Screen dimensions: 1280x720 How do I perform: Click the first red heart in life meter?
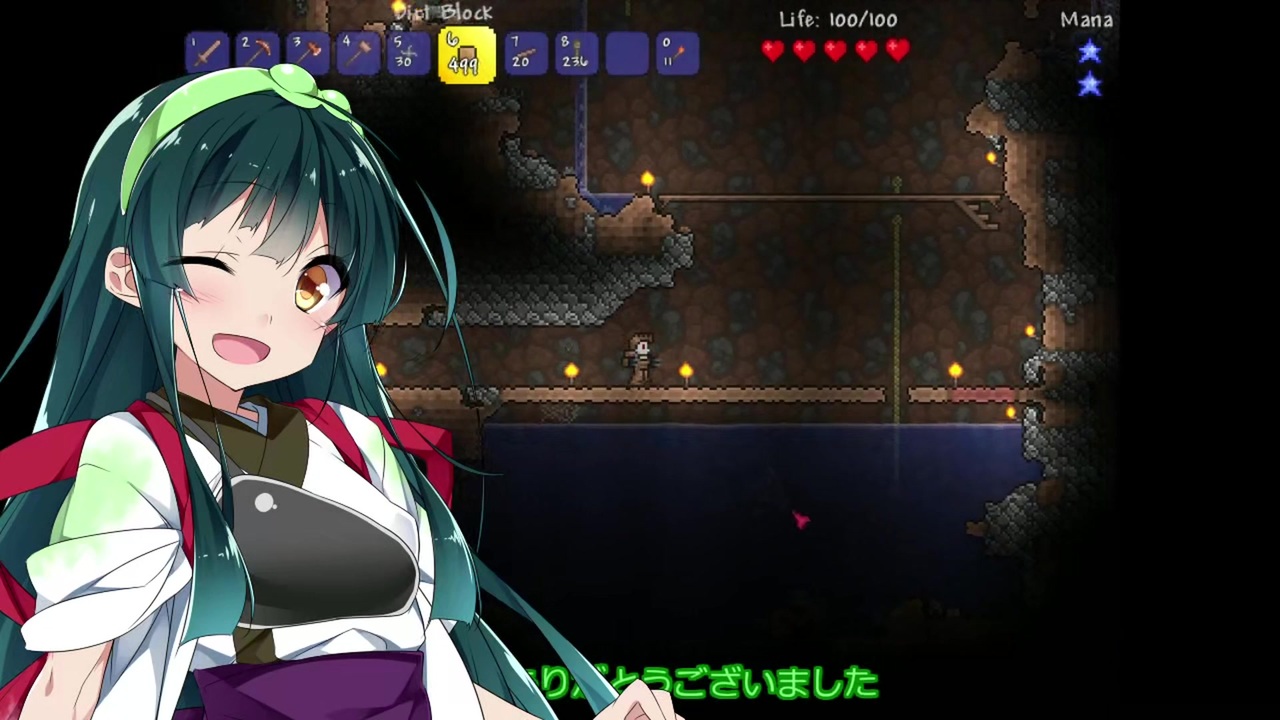772,50
